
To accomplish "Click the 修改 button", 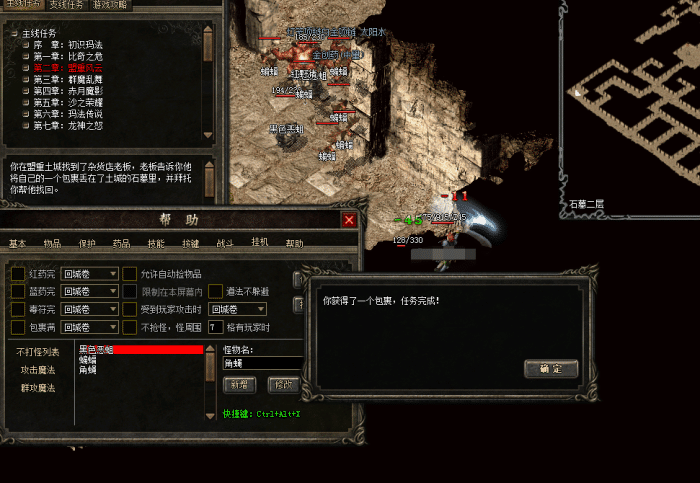I will pyautogui.click(x=284, y=384).
